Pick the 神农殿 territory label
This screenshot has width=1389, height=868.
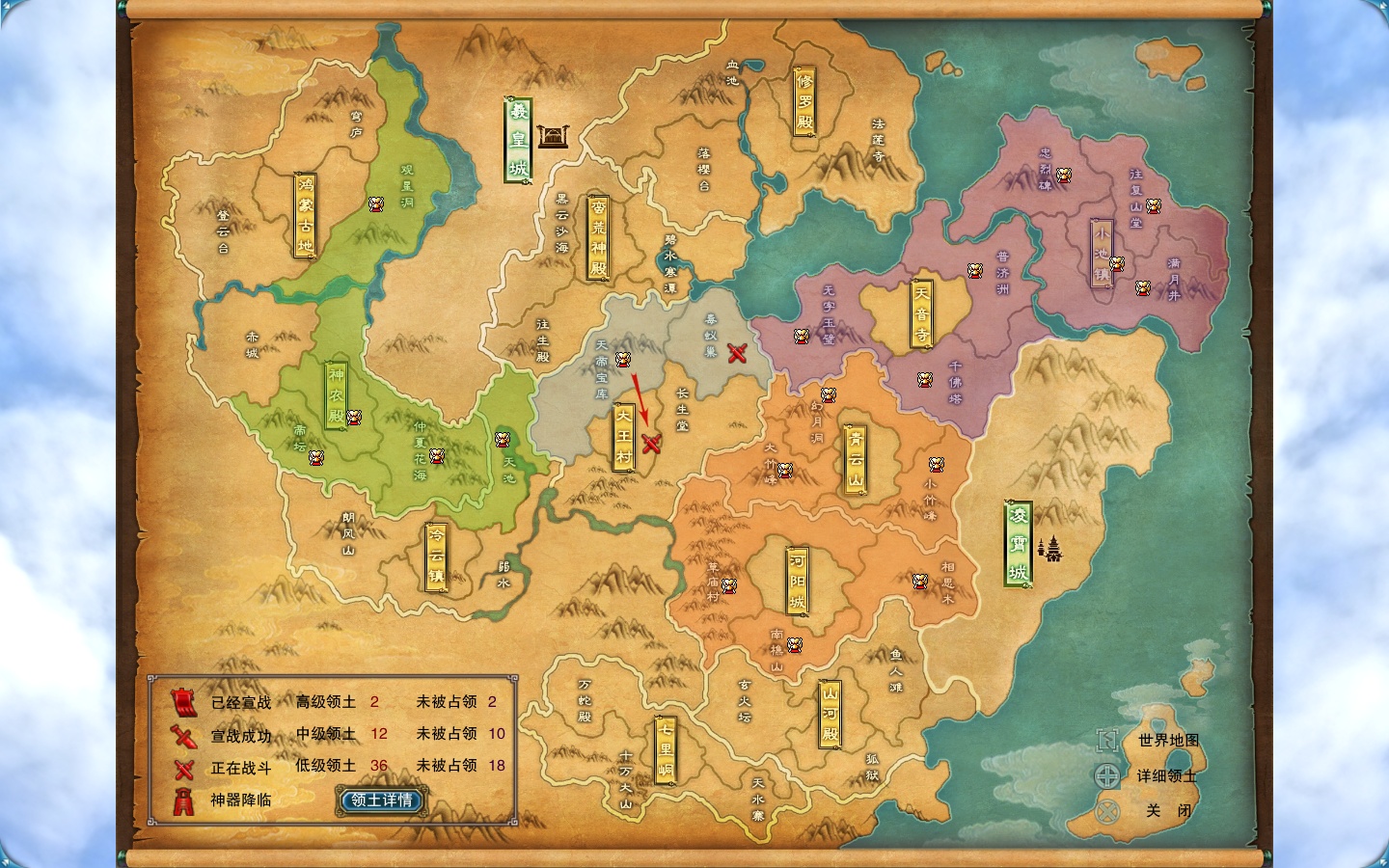coord(336,395)
